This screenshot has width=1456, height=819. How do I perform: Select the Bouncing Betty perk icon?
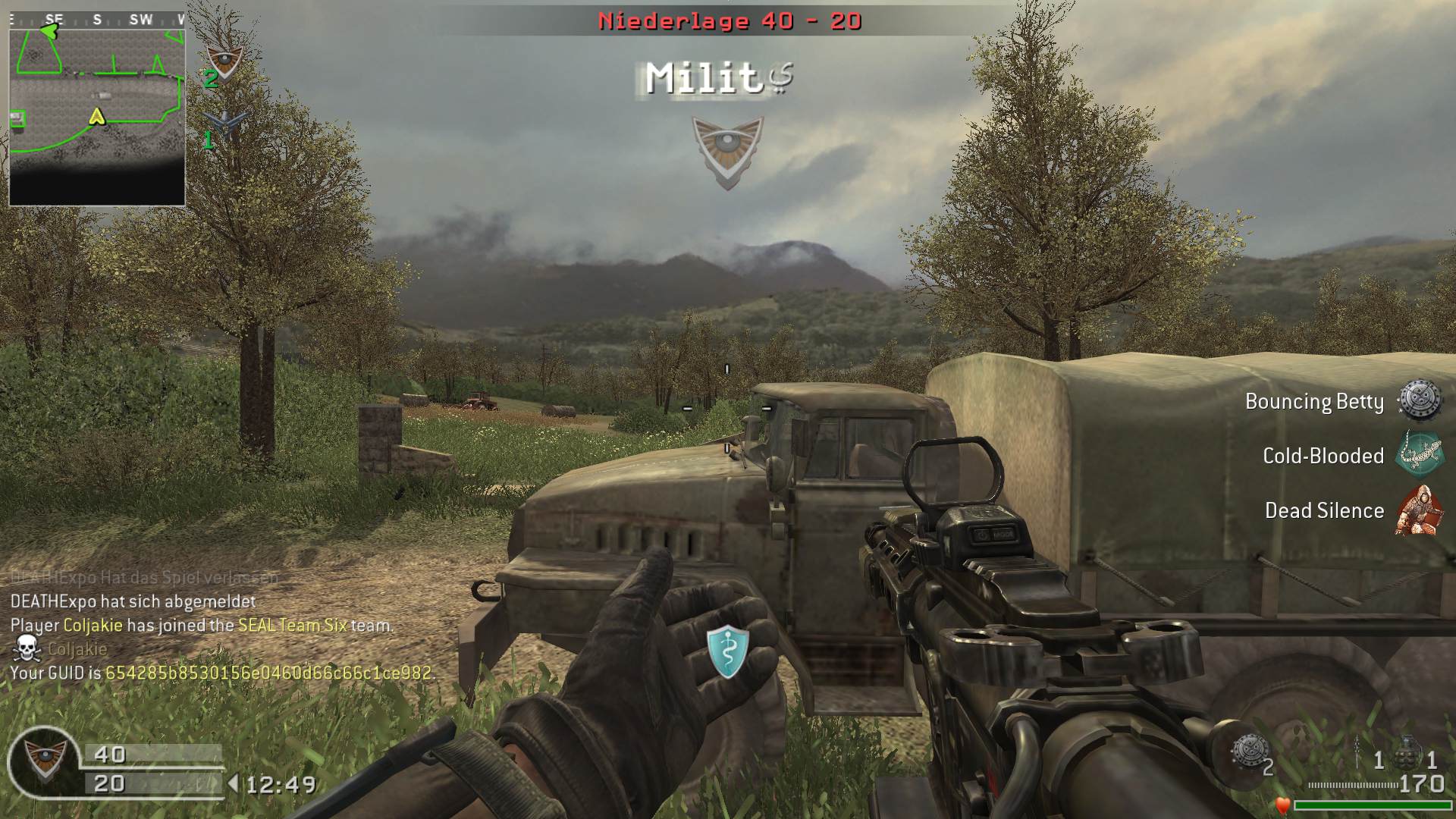(1419, 400)
